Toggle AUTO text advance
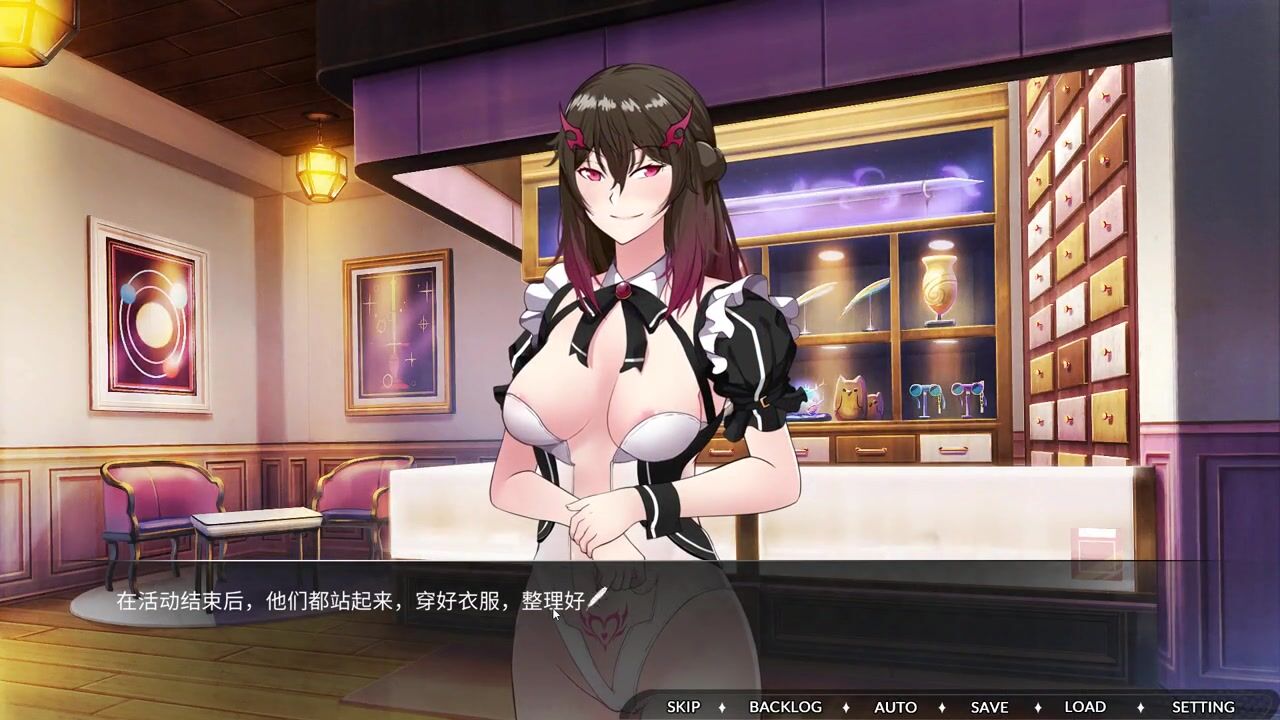Image resolution: width=1280 pixels, height=720 pixels. 895,707
